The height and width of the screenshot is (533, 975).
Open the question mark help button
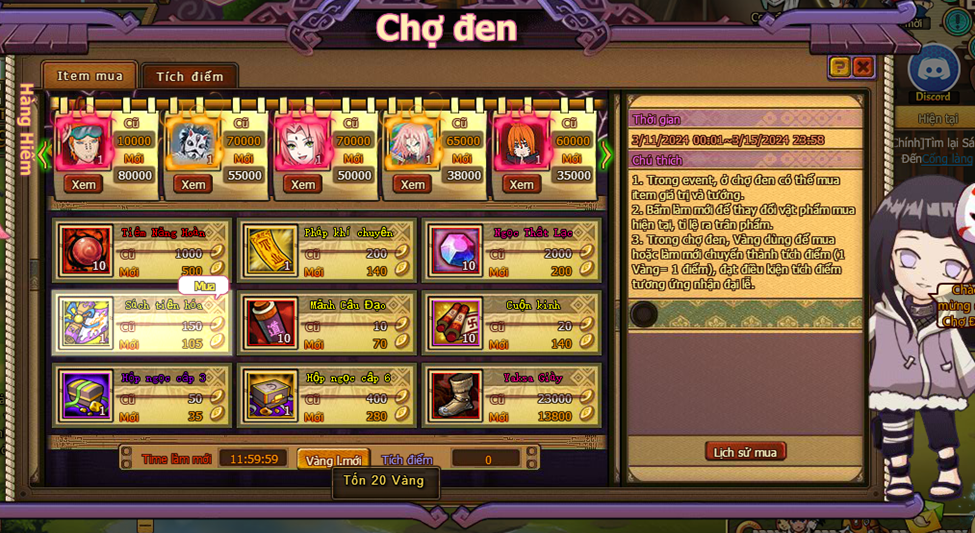click(x=840, y=67)
